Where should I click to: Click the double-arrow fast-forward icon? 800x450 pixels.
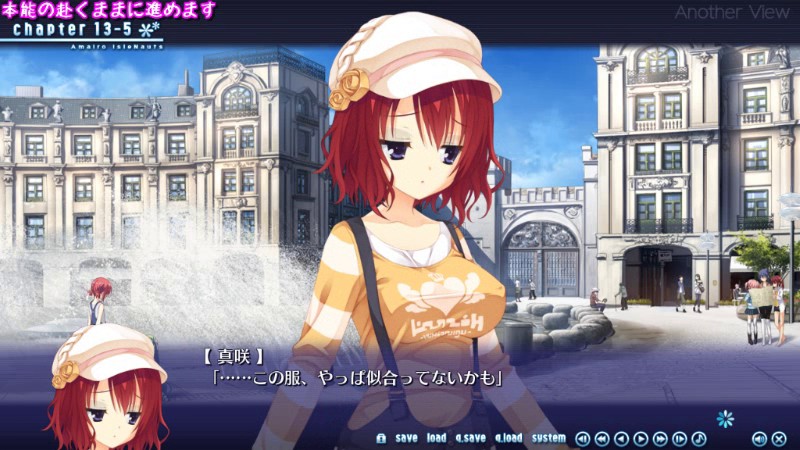(660, 438)
